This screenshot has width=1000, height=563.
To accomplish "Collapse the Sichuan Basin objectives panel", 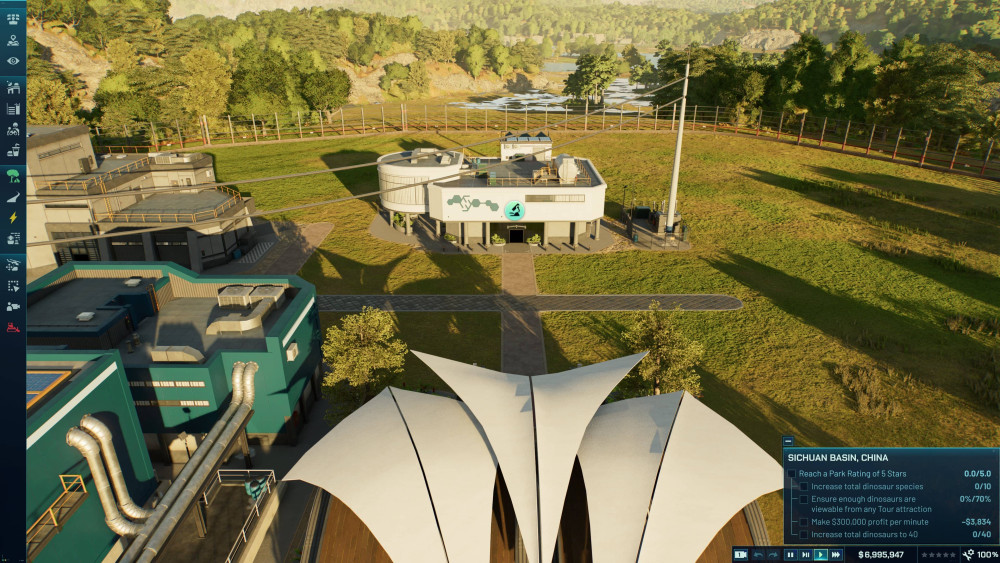I will (x=788, y=441).
